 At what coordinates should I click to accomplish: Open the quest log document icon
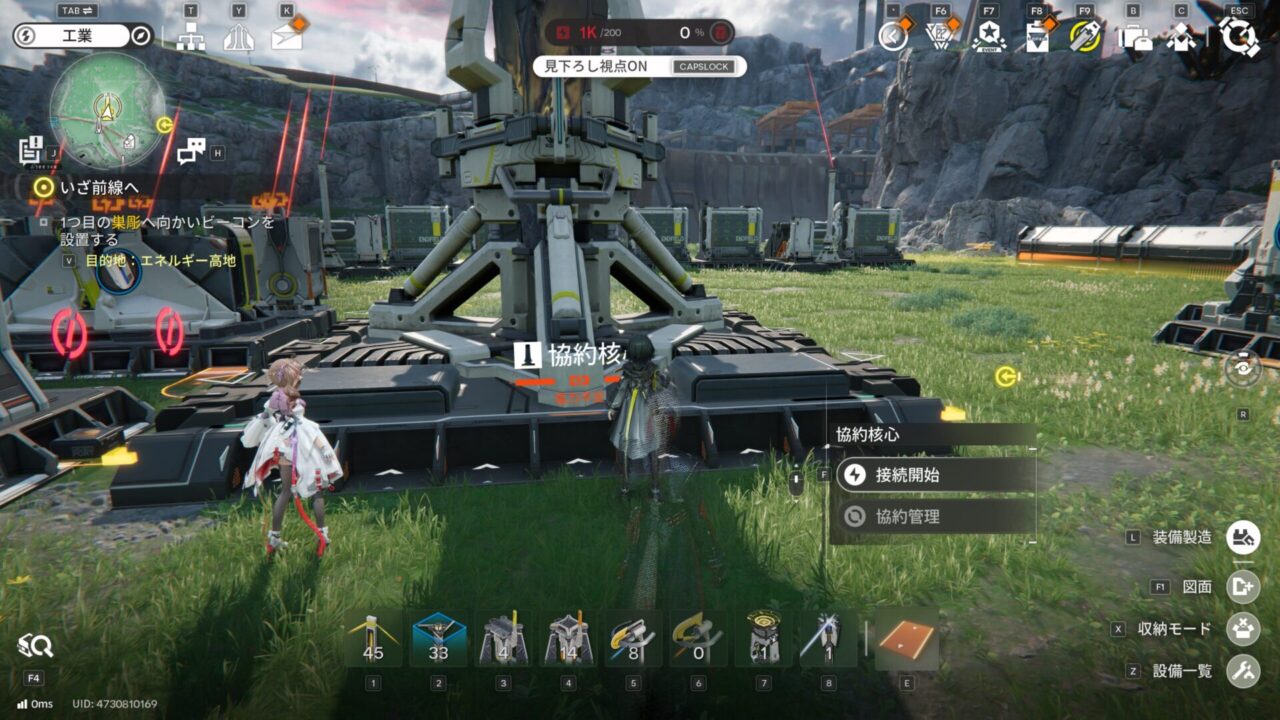[30, 150]
